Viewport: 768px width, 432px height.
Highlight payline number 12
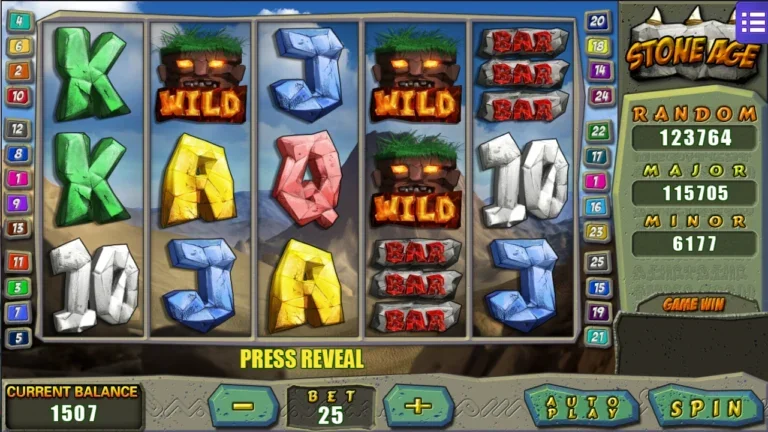19,129
